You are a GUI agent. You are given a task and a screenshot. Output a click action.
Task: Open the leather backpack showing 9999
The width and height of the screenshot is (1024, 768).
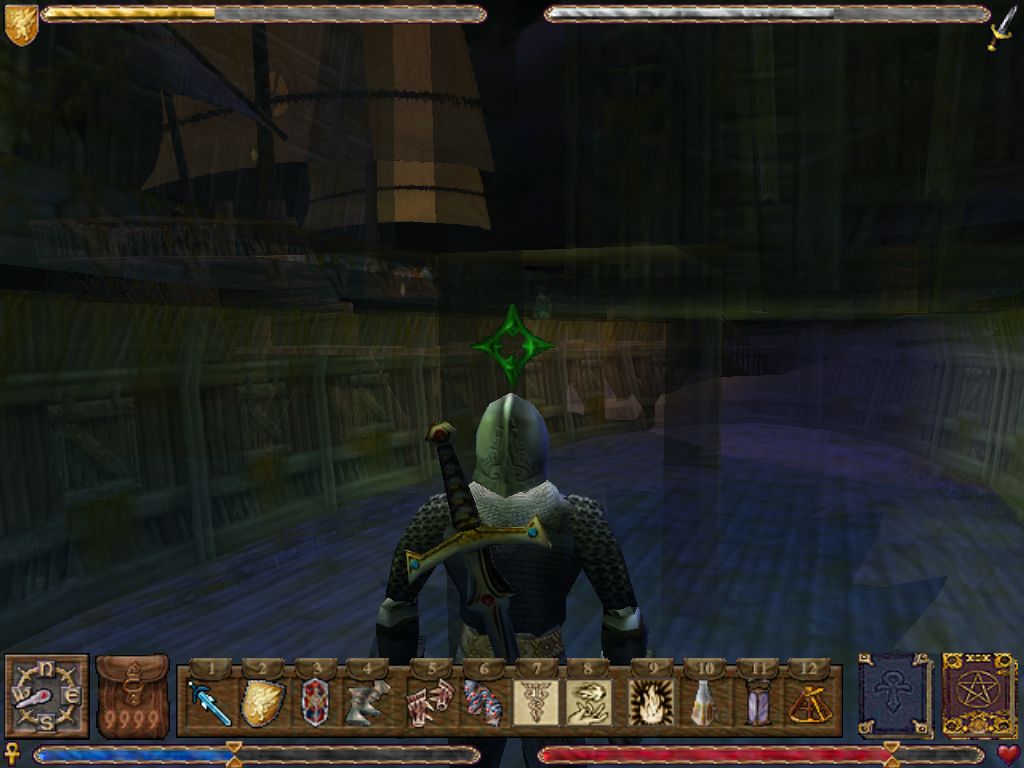(132, 696)
